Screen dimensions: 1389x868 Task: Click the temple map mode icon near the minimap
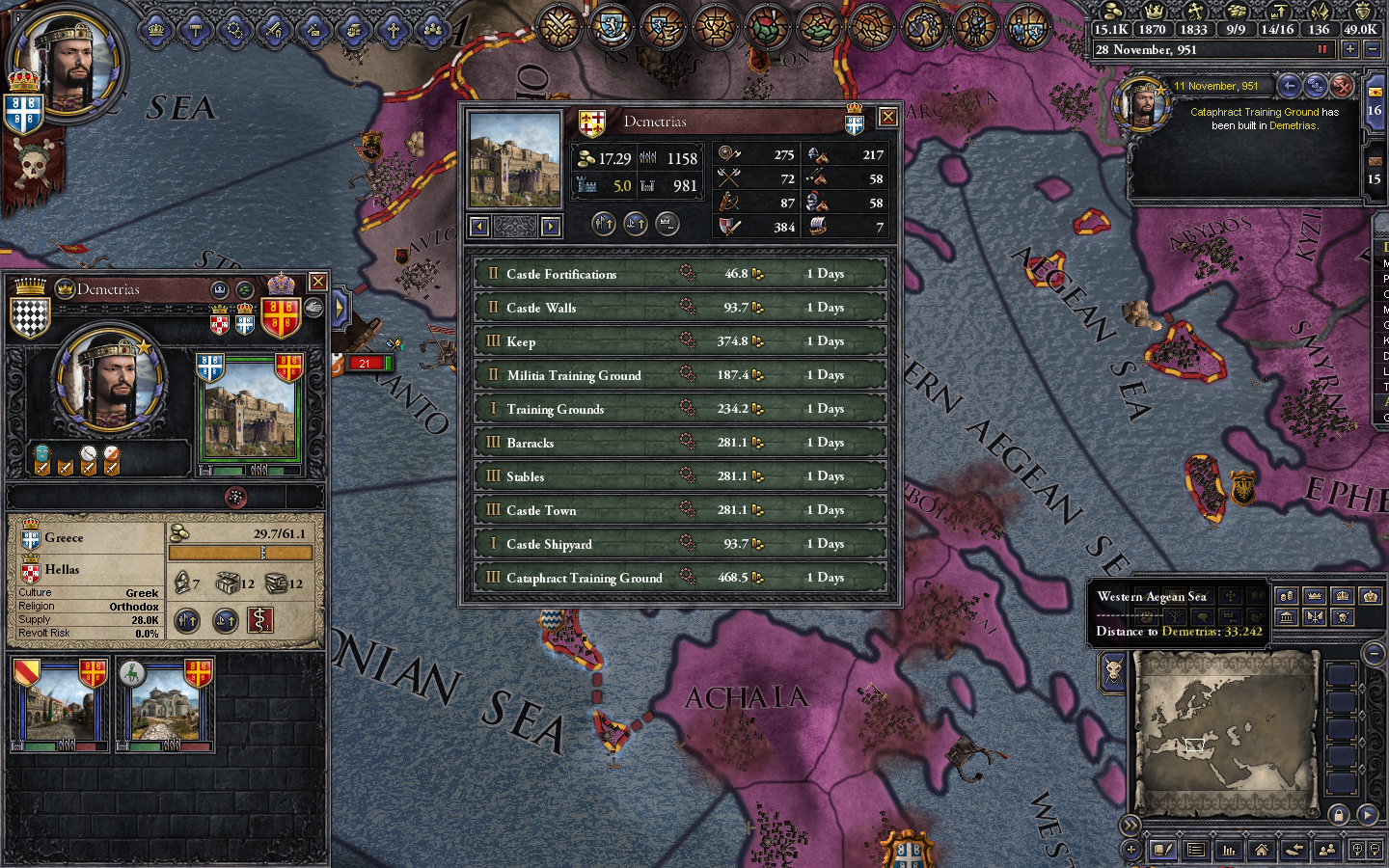pos(1287,617)
